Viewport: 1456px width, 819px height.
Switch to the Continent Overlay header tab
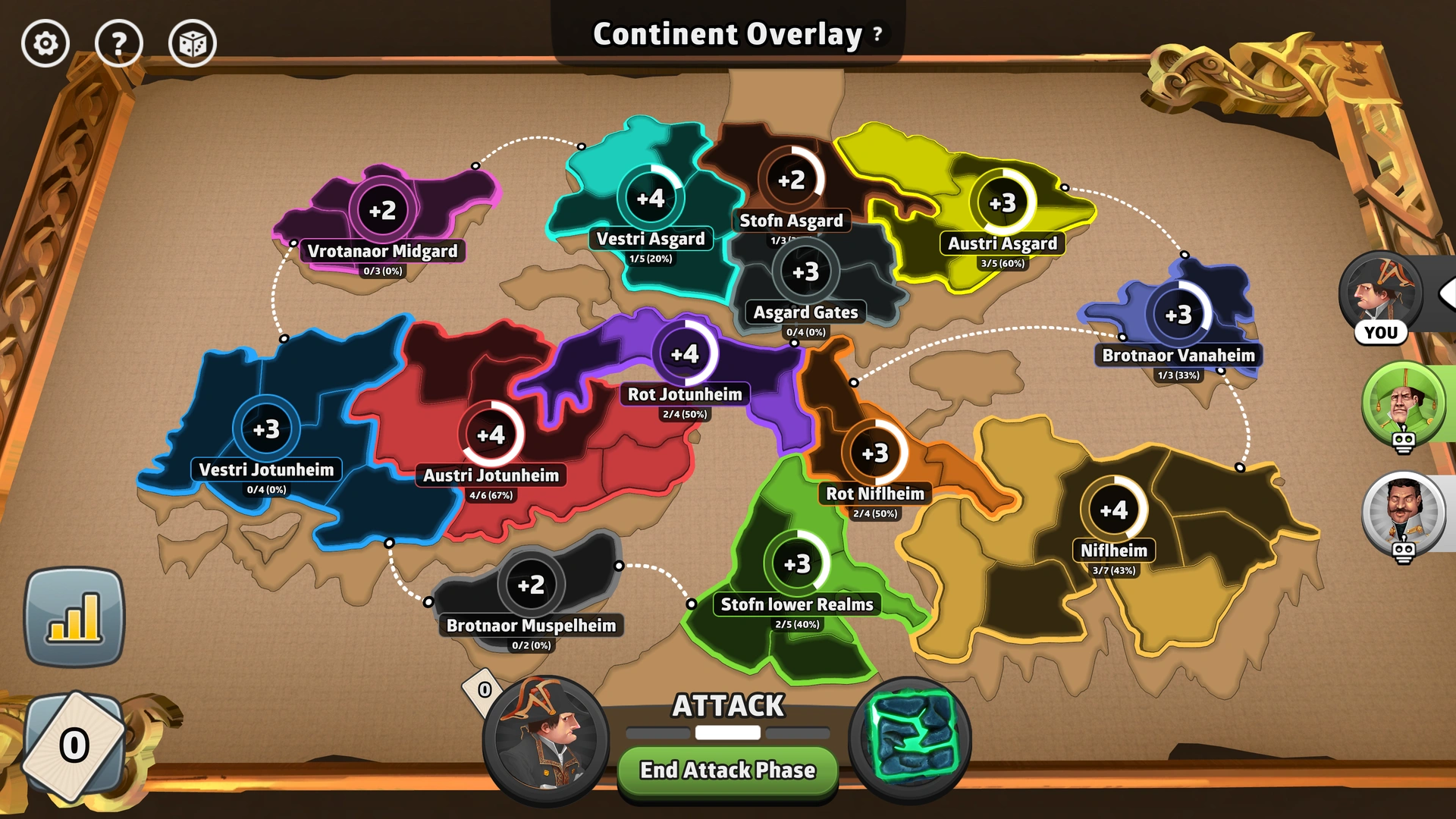724,33
